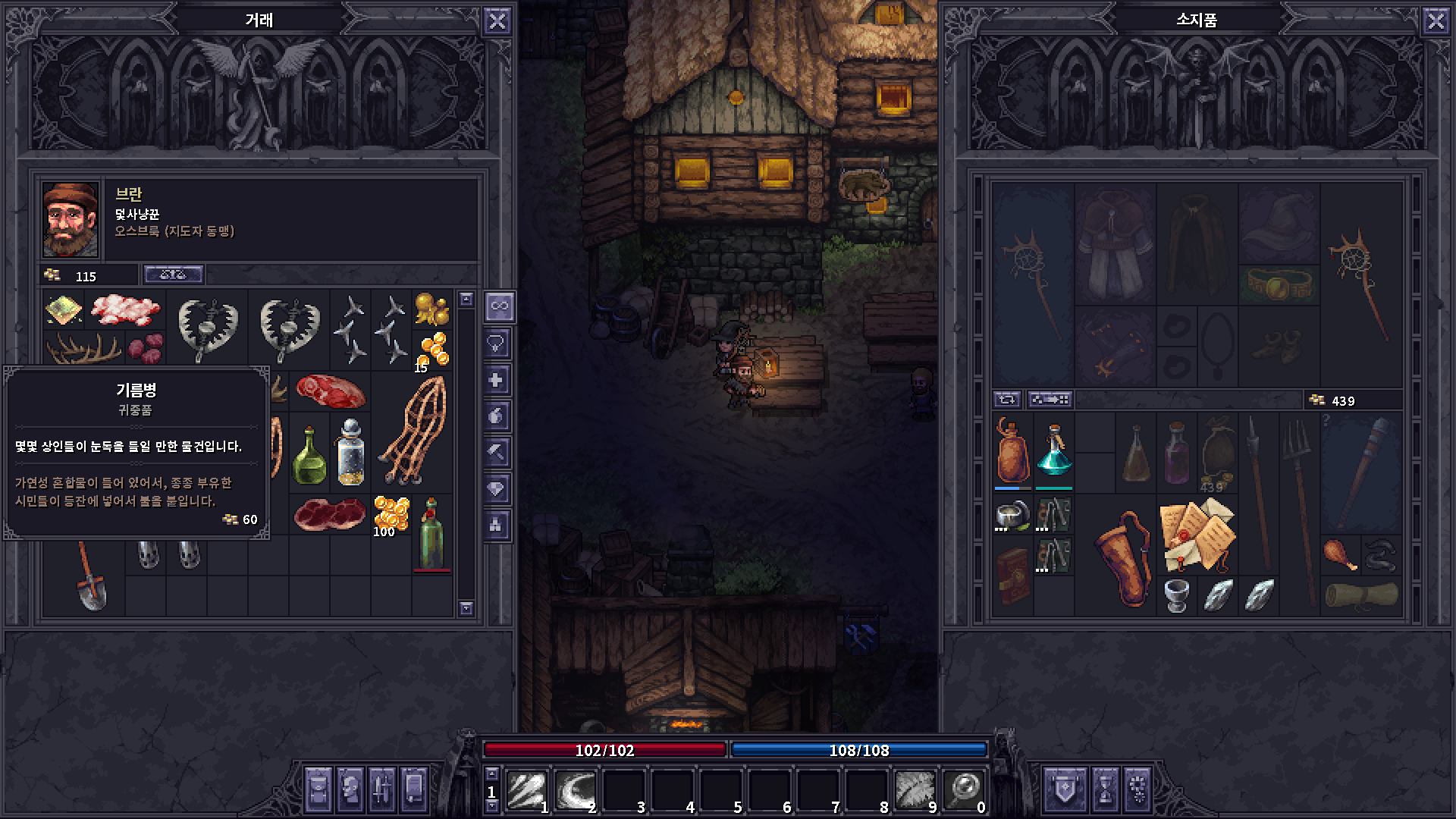
Task: Select the stack of 100 gold coins
Action: point(391,516)
